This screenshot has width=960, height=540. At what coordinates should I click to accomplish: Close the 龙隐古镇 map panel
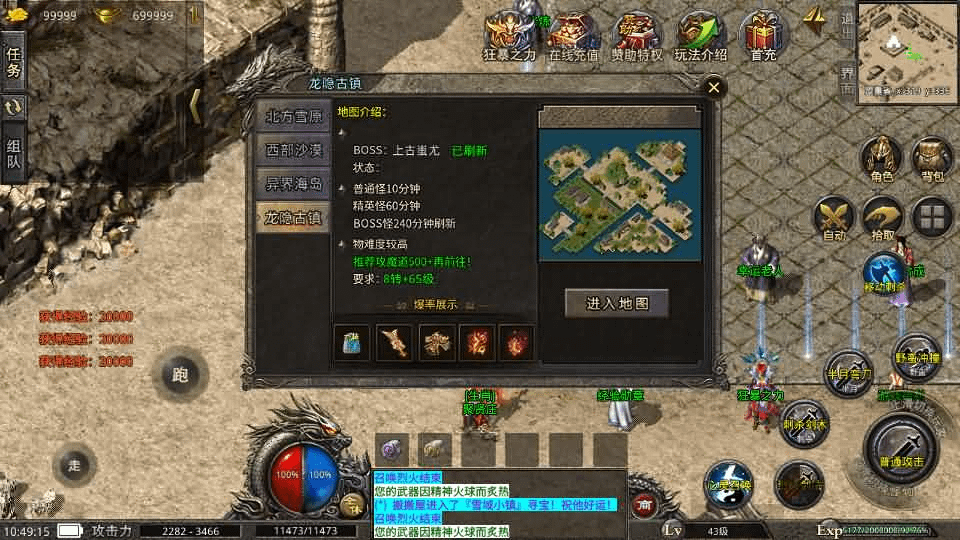coord(713,88)
